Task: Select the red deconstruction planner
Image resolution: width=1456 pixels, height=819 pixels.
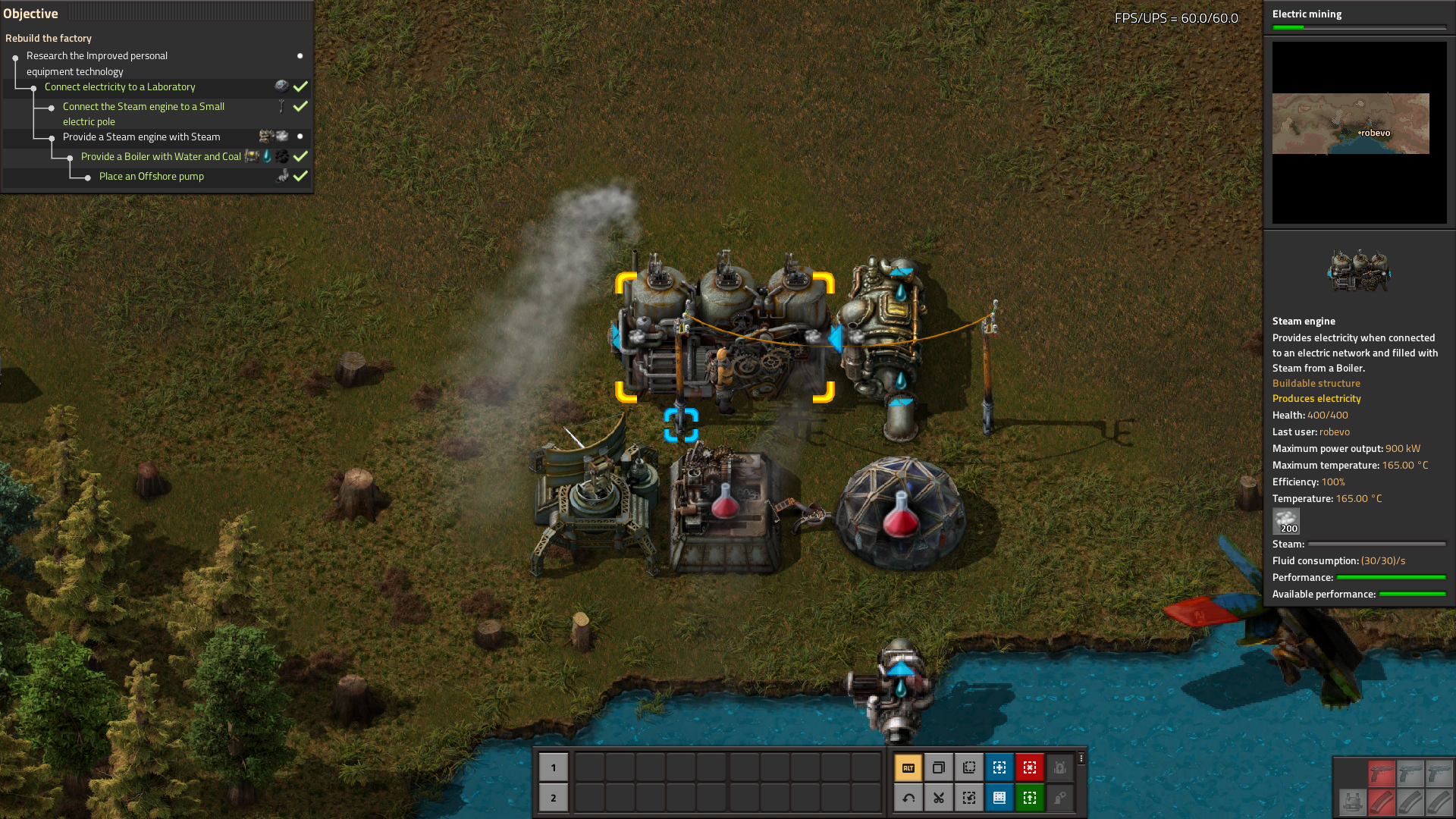Action: point(1030,767)
